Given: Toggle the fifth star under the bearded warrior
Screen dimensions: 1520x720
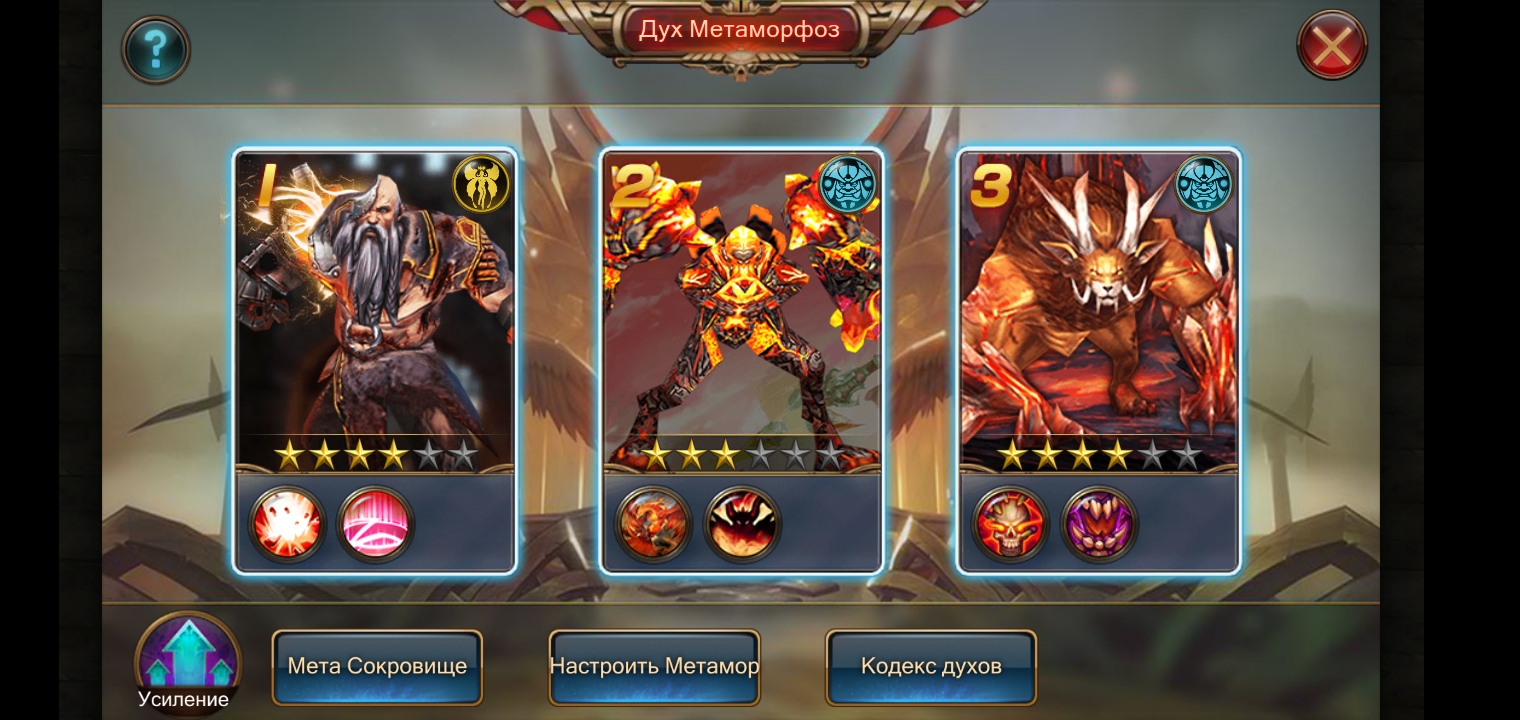Looking at the screenshot, I should [x=431, y=454].
